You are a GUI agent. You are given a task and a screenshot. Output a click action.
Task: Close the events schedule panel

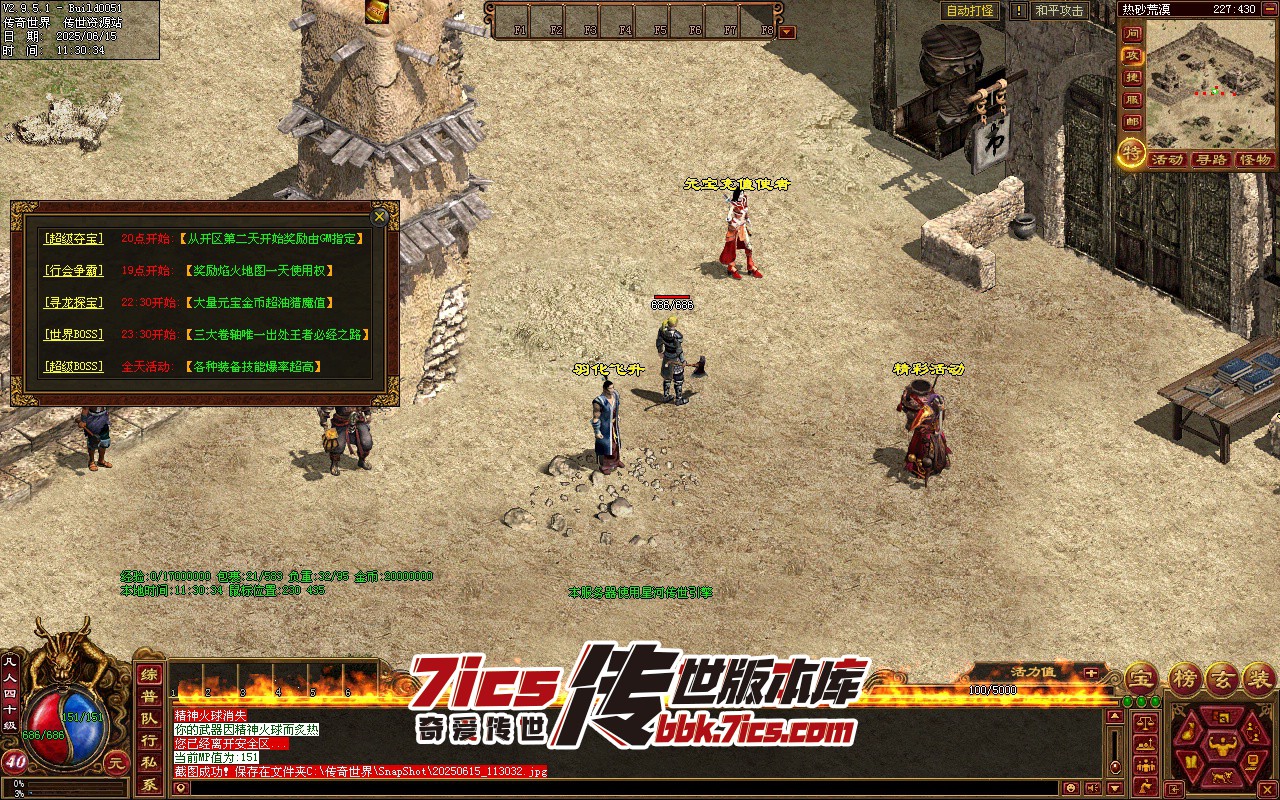[x=379, y=216]
